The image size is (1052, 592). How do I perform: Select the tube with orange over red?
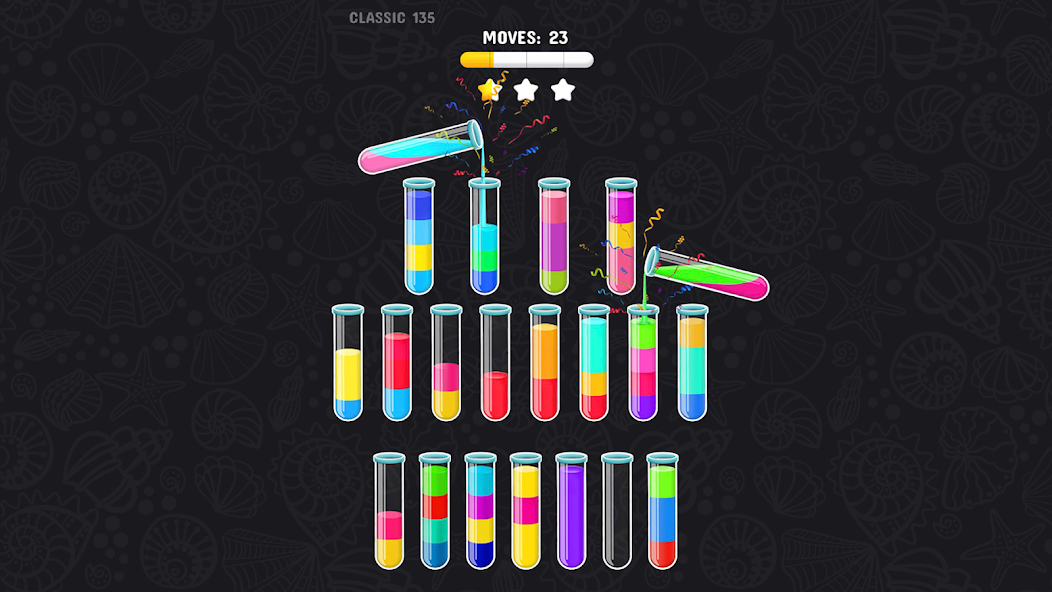tap(544, 363)
